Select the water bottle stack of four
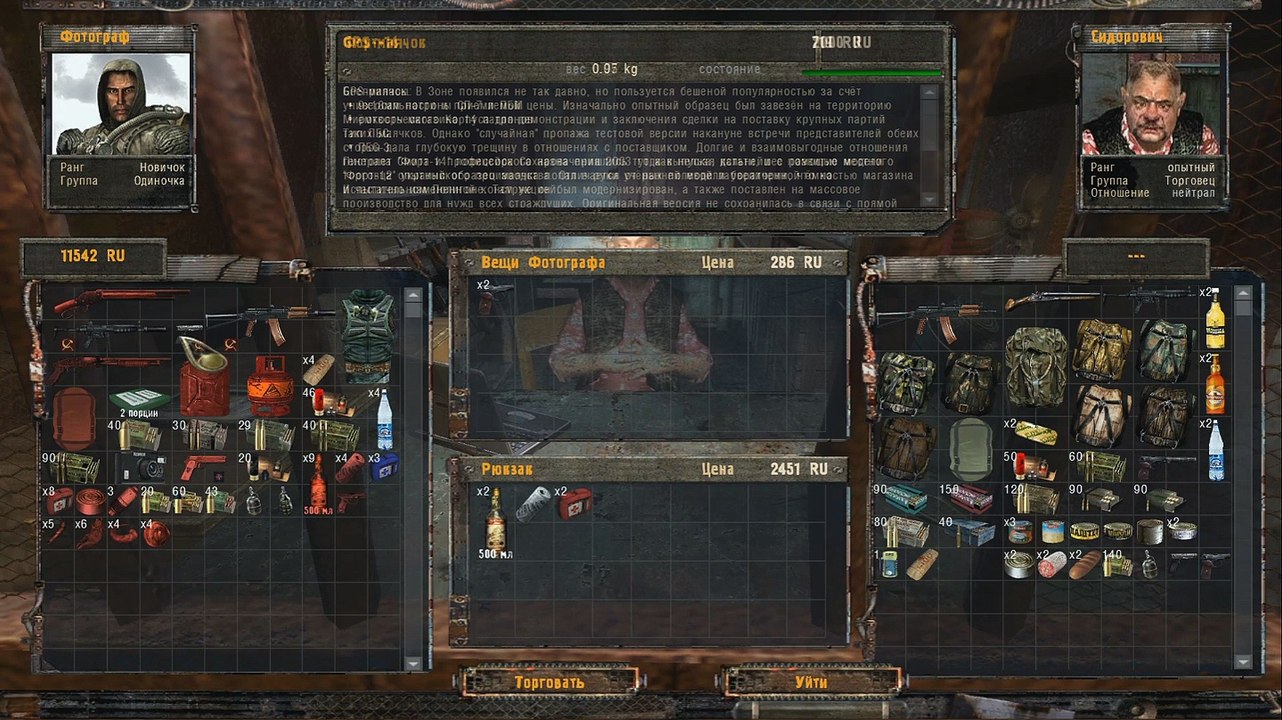Screen dimensions: 1282x720 pyautogui.click(x=385, y=420)
